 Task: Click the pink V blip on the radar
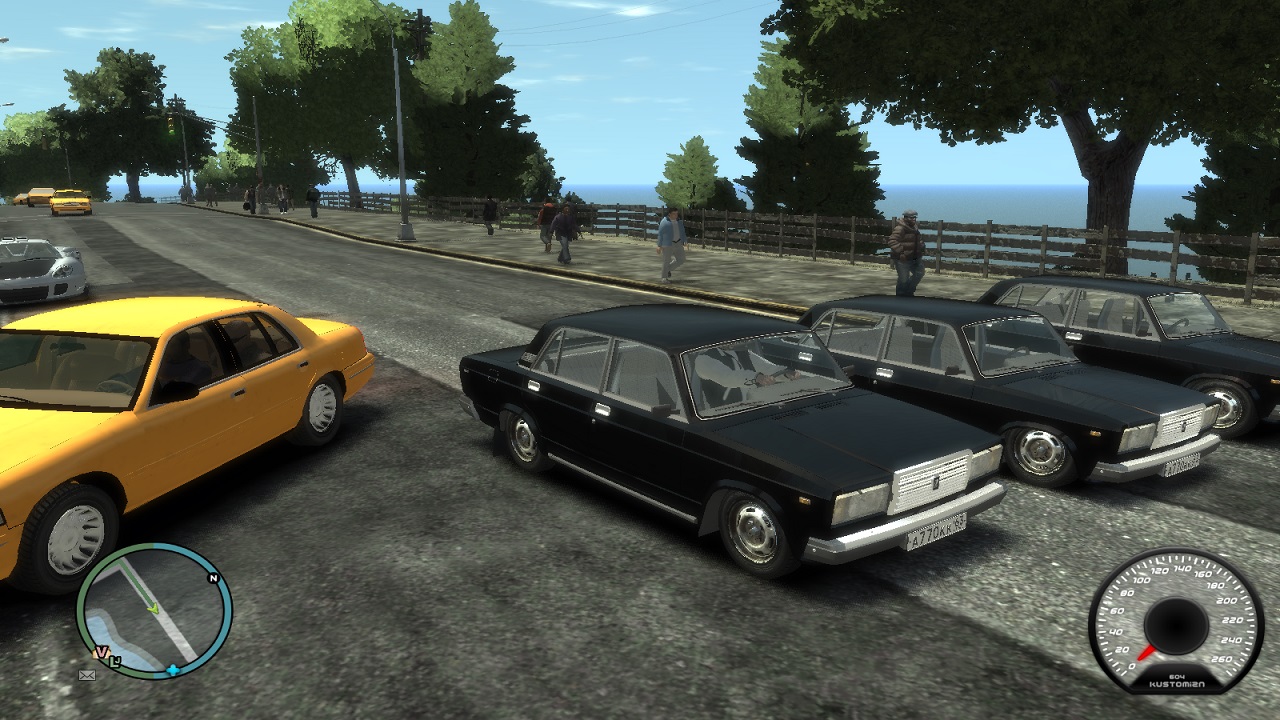pos(101,652)
